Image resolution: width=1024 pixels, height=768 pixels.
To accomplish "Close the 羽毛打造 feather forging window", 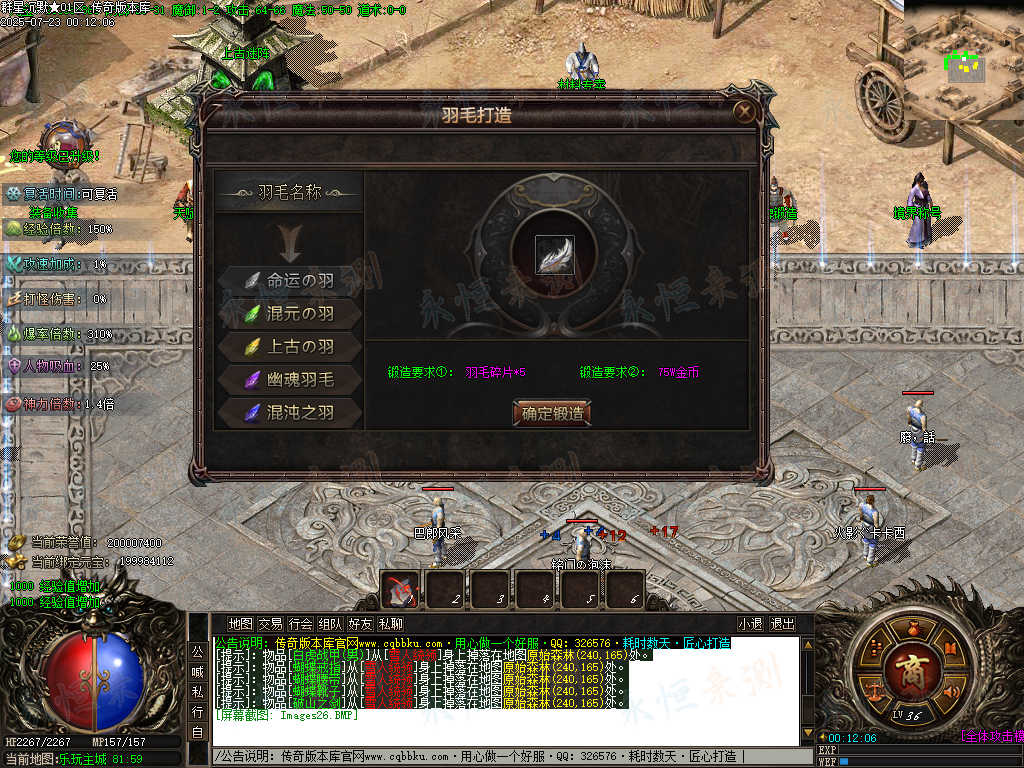I will coord(744,112).
